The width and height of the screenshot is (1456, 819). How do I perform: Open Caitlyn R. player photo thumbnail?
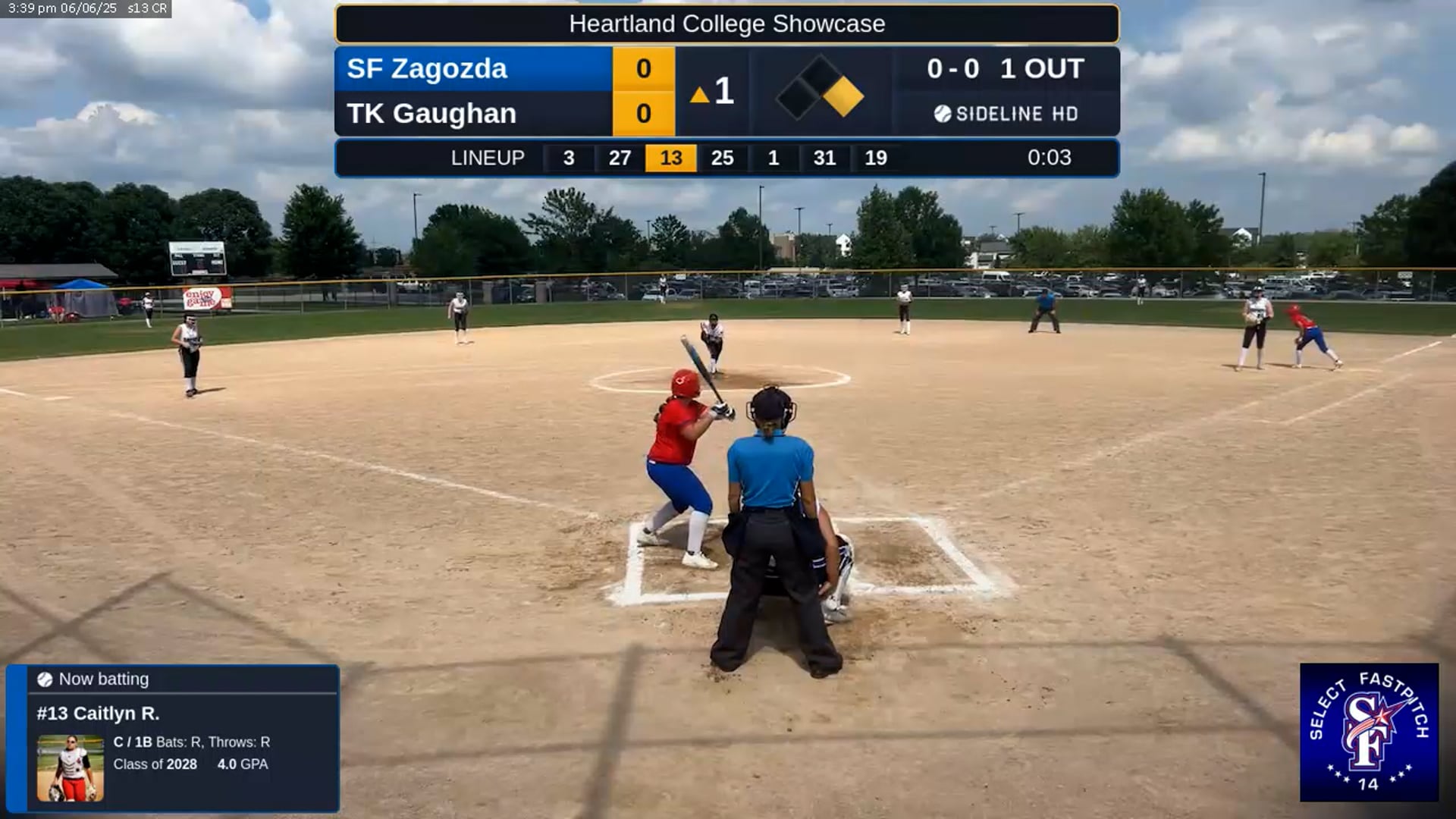(71, 767)
